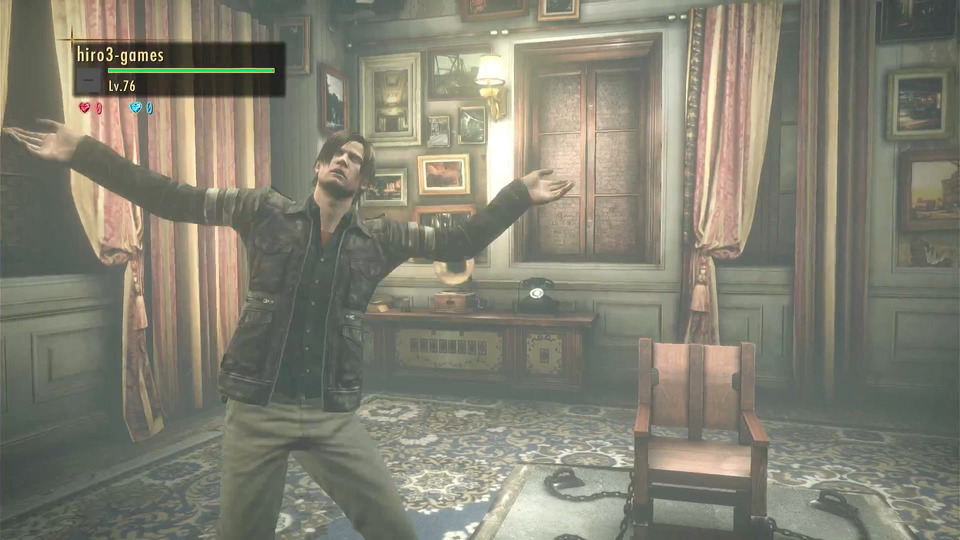Click the red heart gem icon
Image resolution: width=960 pixels, height=540 pixels.
[85, 107]
